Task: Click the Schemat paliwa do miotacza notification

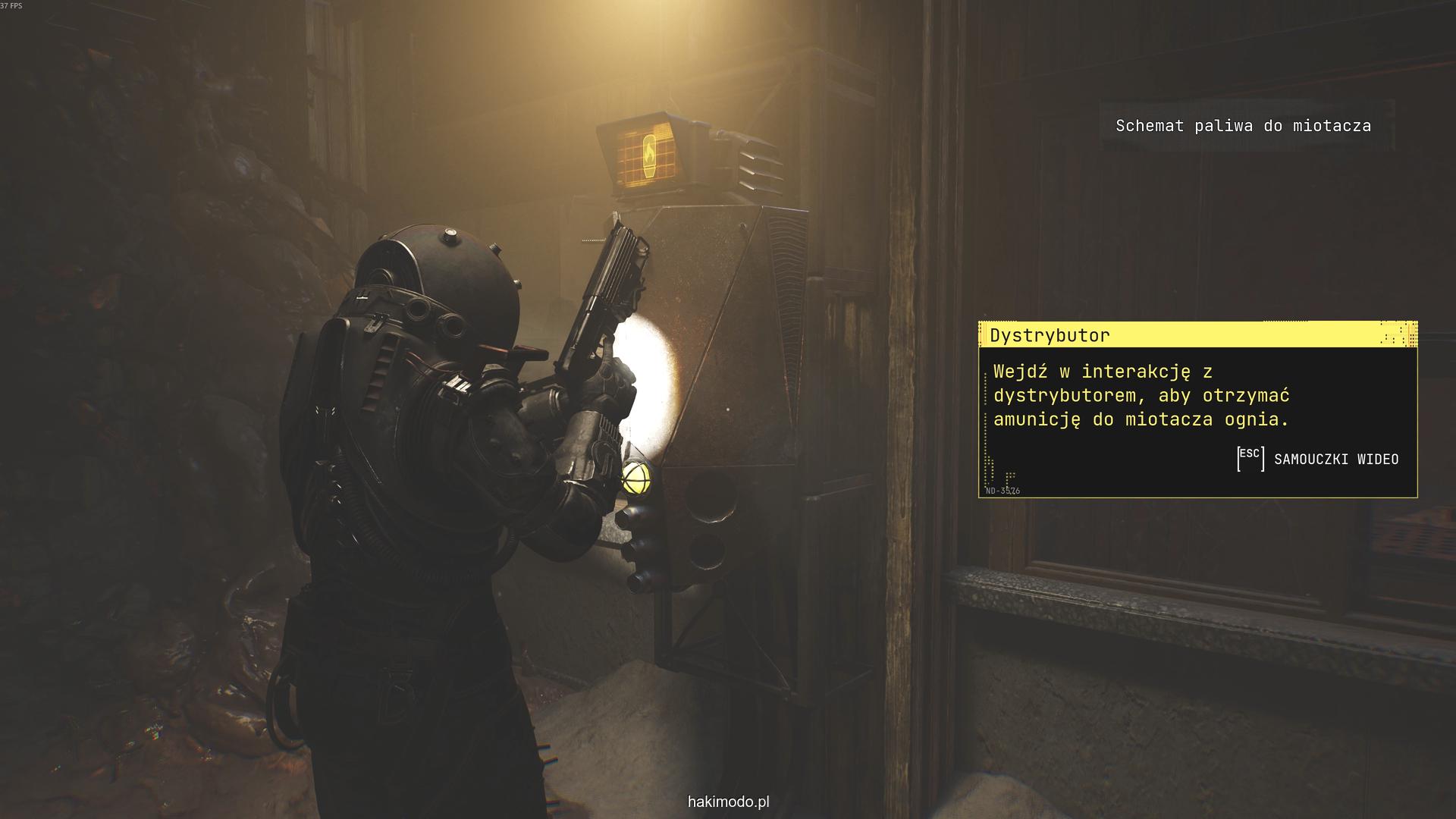Action: click(x=1242, y=126)
